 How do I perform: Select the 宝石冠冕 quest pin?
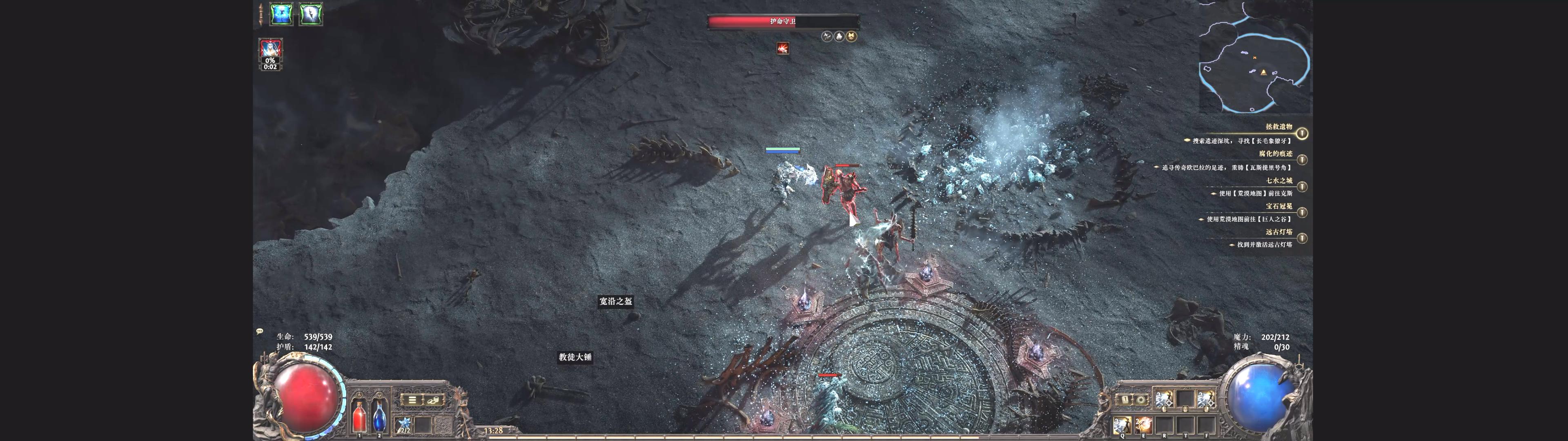point(1301,213)
